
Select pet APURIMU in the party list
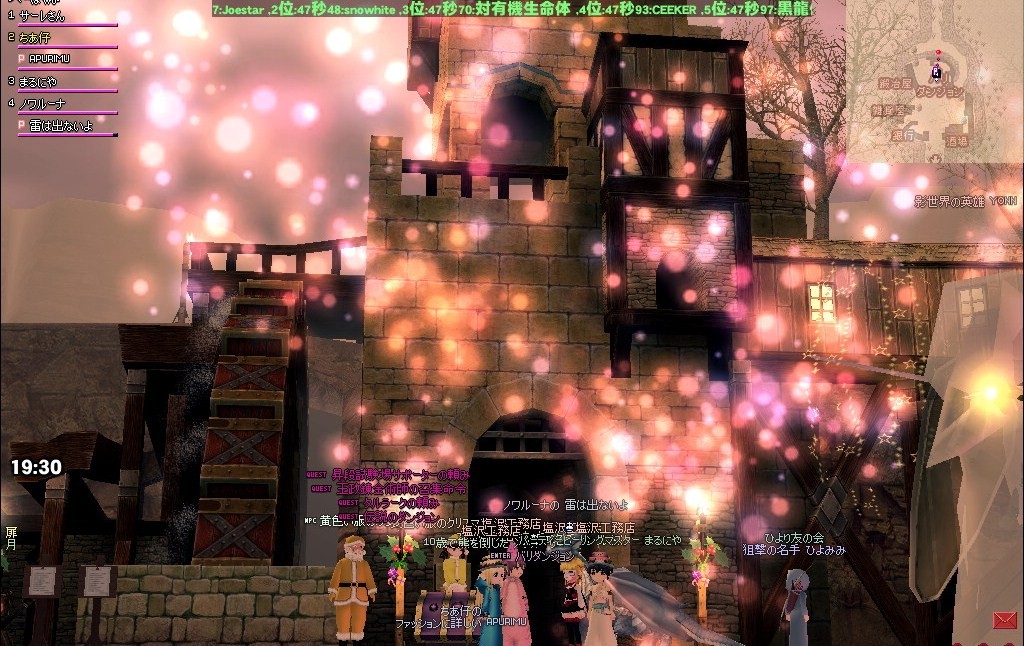50,59
